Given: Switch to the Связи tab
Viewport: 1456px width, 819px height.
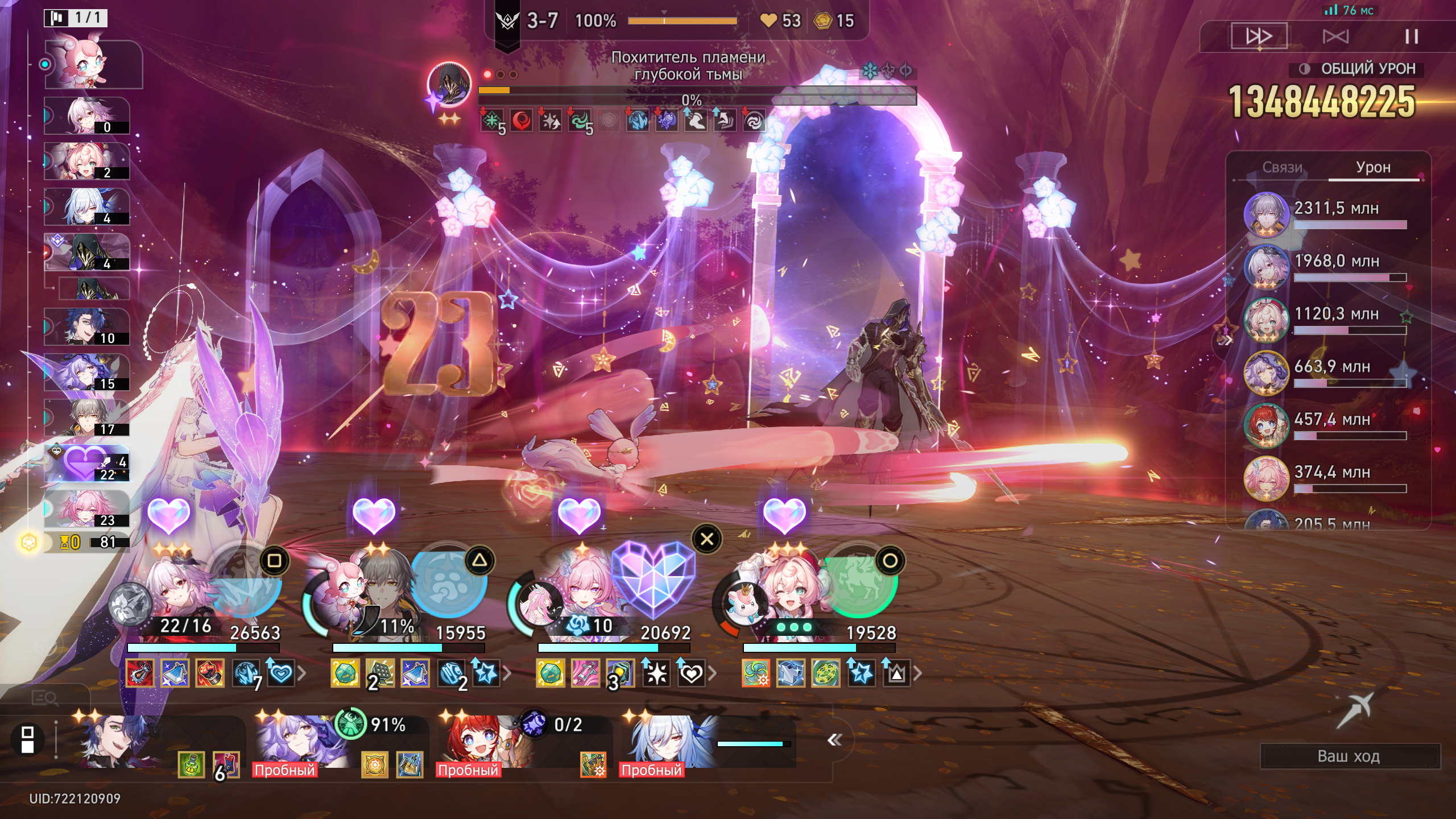Looking at the screenshot, I should [x=1282, y=167].
